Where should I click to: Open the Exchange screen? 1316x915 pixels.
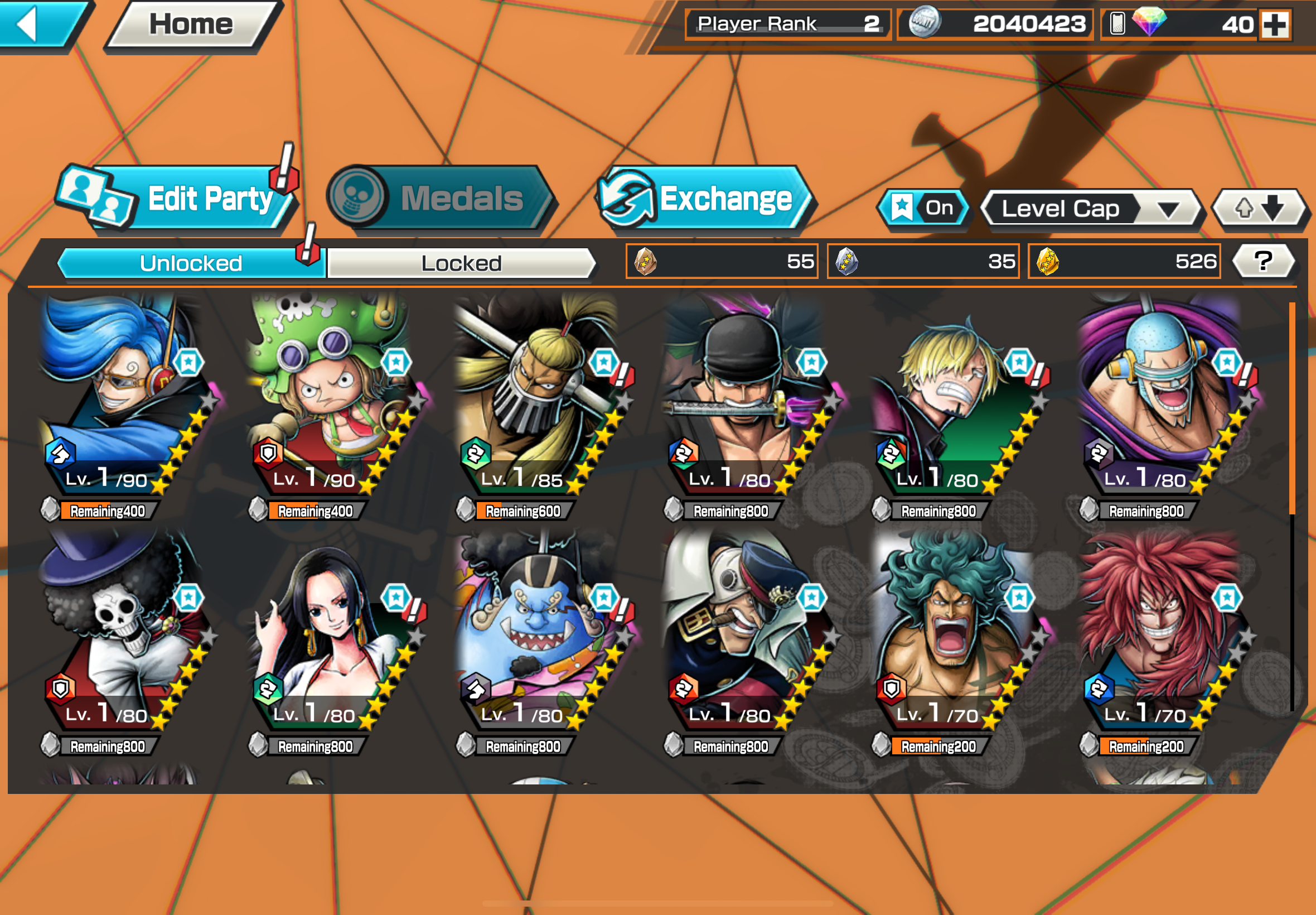pyautogui.click(x=705, y=199)
